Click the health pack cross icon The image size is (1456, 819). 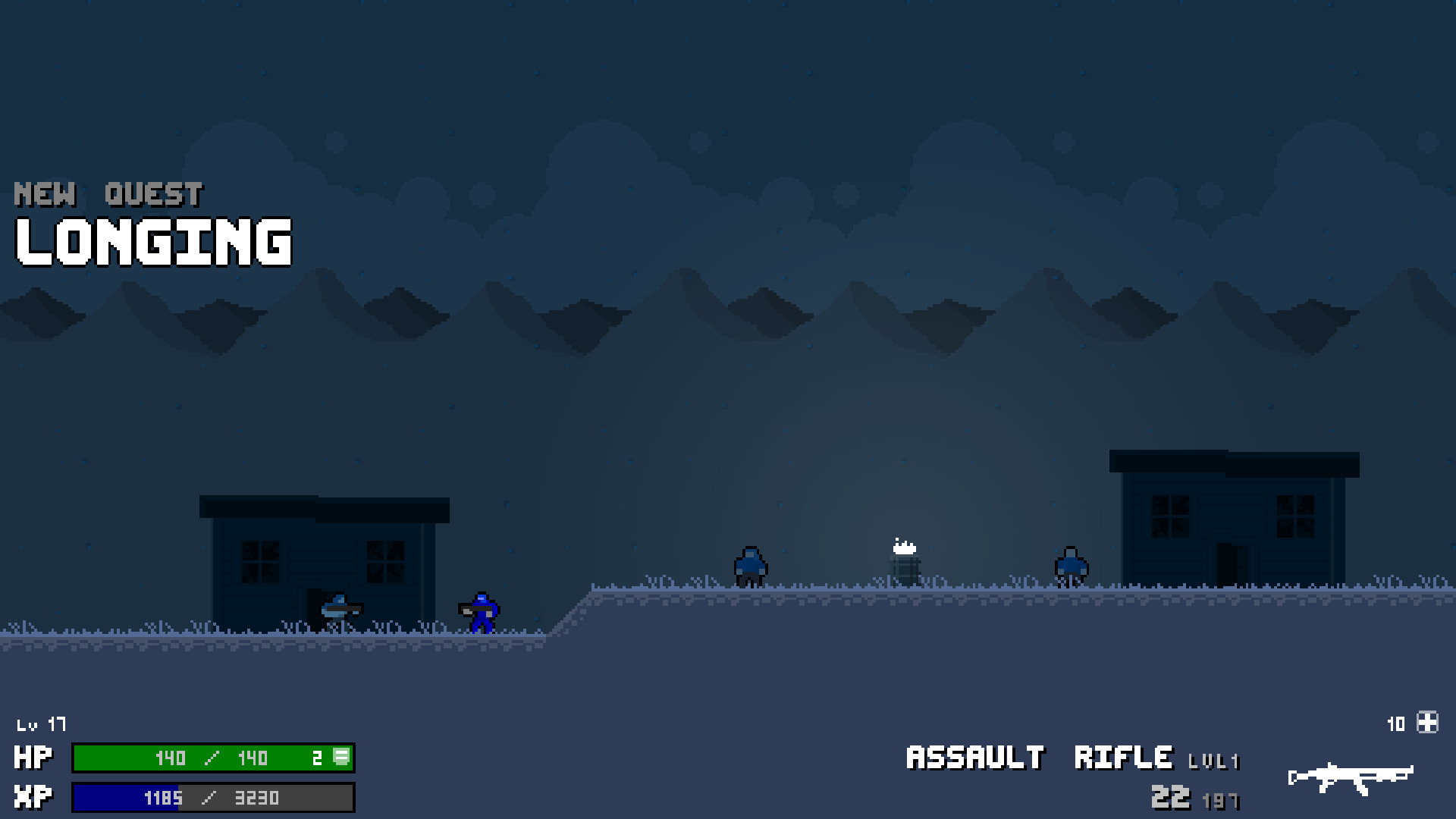click(1428, 723)
